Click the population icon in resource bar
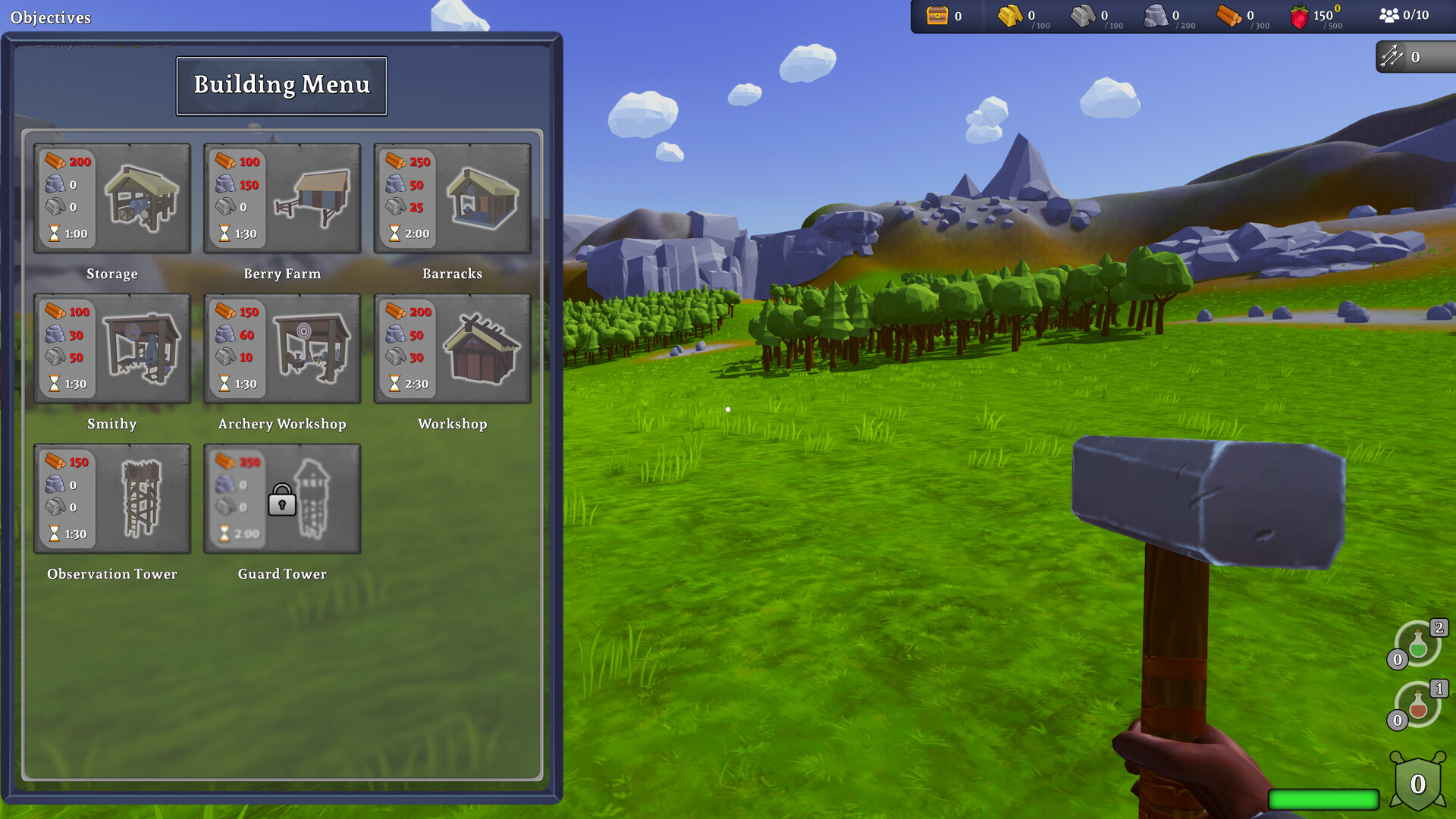This screenshot has width=1456, height=819. click(1389, 15)
